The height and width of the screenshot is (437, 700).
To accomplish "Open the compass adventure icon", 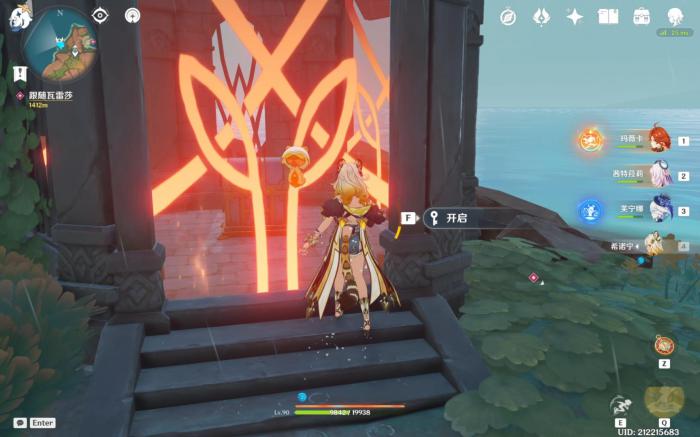I will pos(508,16).
